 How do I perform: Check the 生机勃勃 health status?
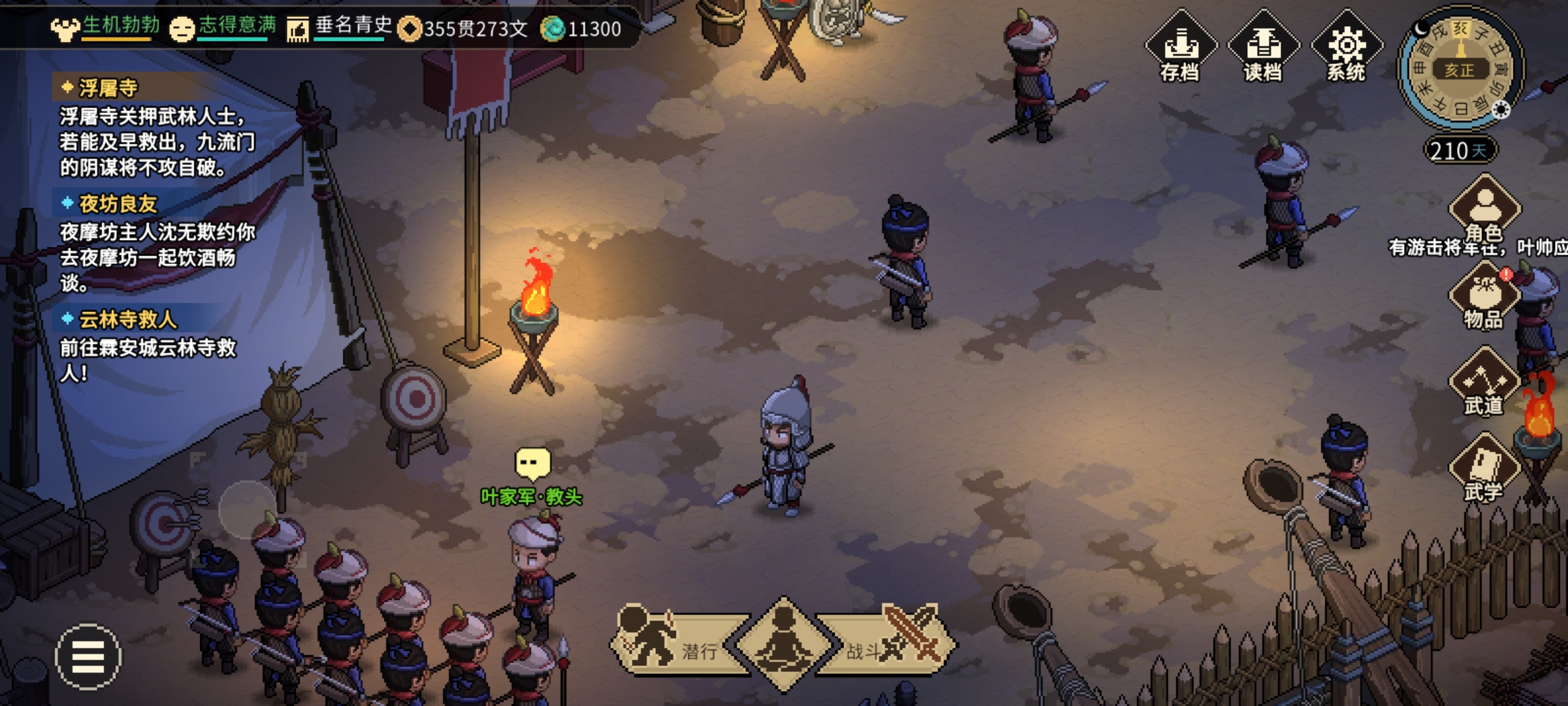tap(108, 27)
